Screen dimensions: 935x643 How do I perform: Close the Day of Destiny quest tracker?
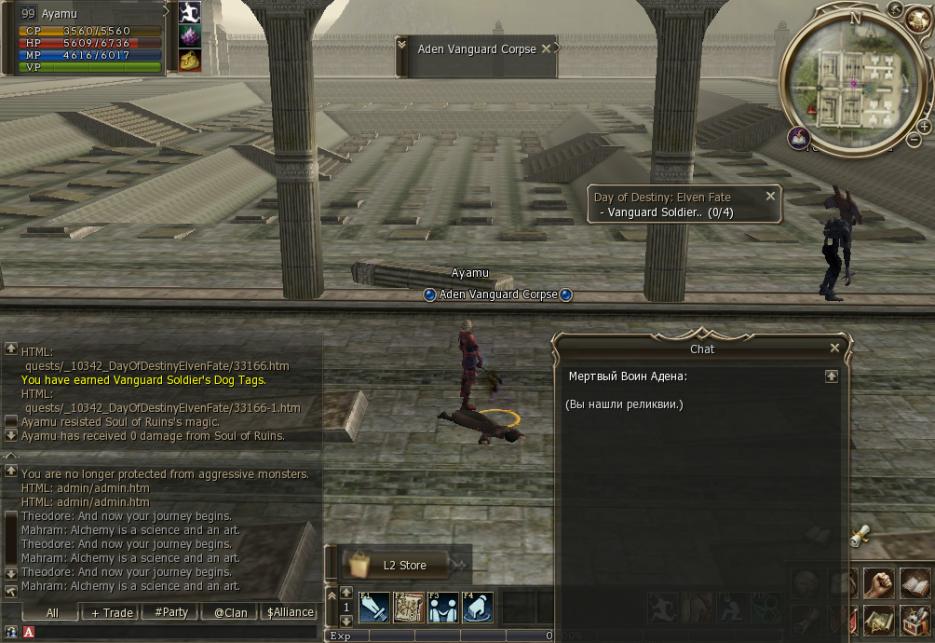point(770,196)
